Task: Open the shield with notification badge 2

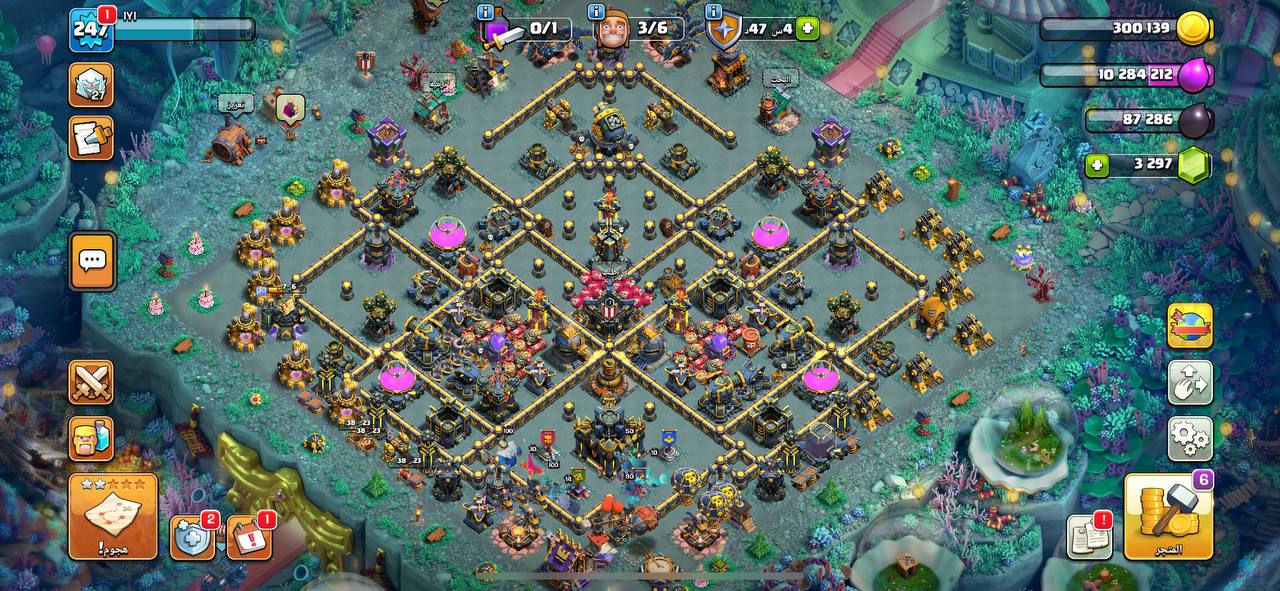Action: [192, 538]
